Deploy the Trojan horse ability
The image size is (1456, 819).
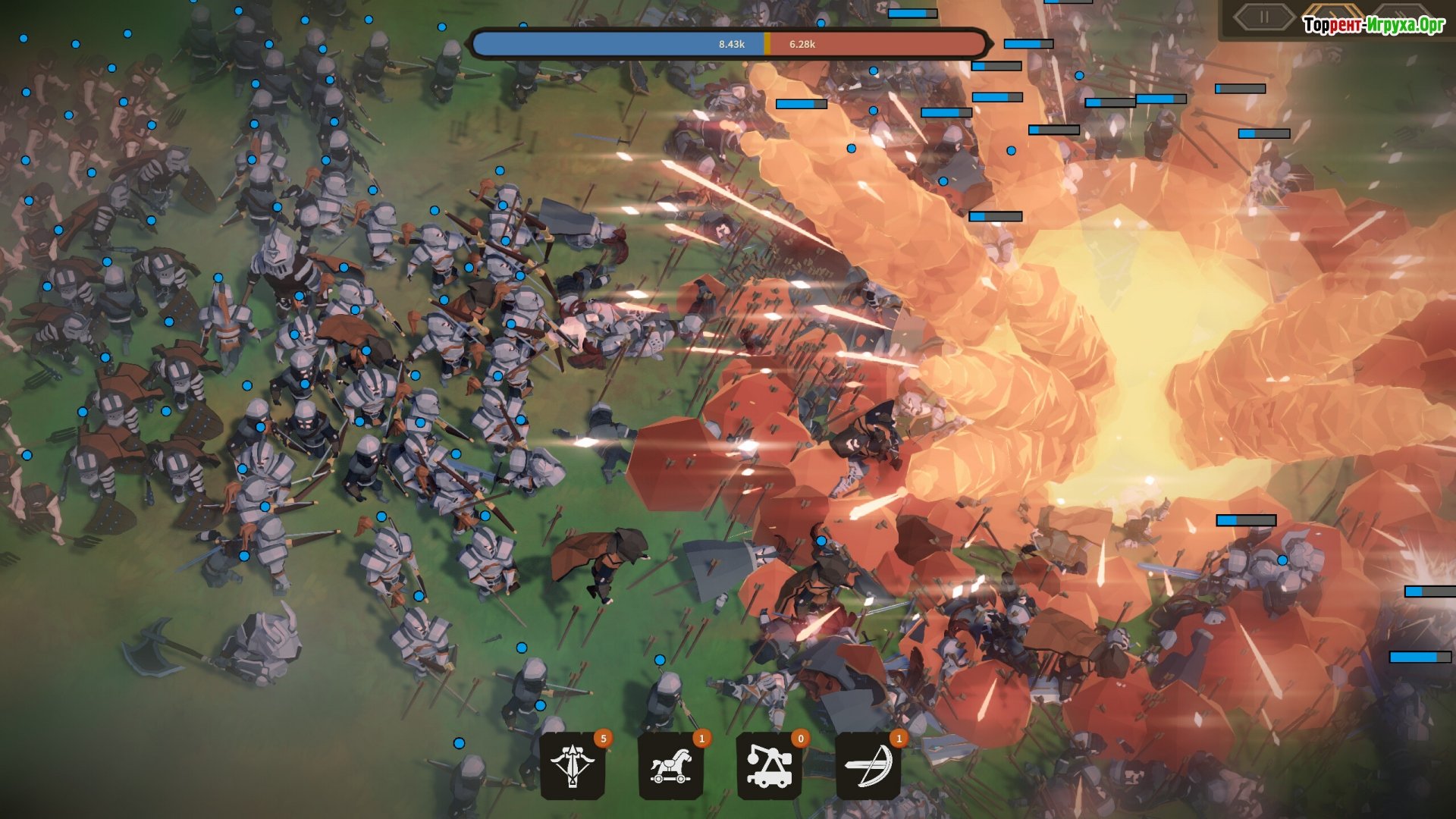click(x=672, y=764)
